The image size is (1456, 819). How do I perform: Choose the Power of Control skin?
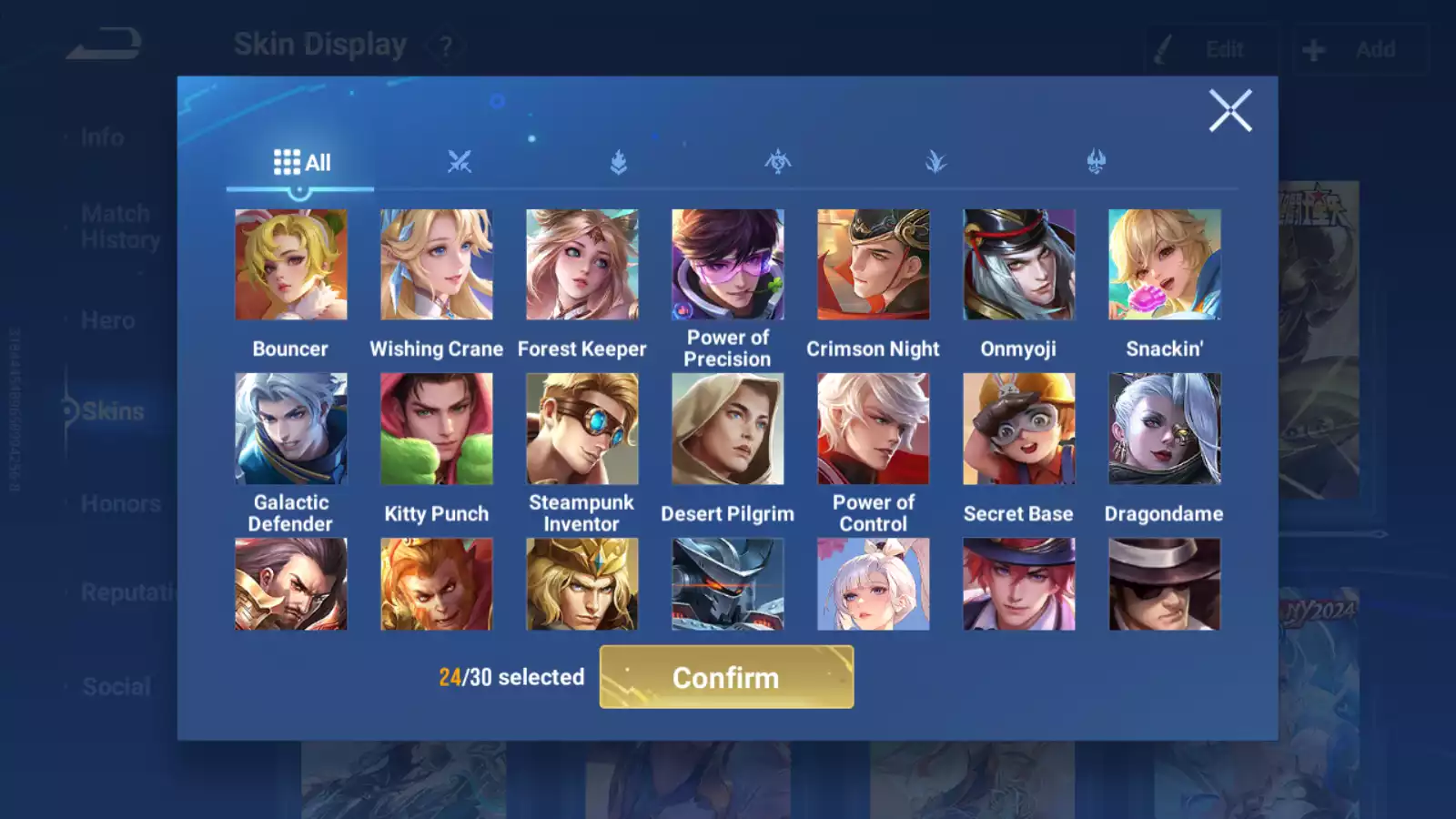(873, 429)
